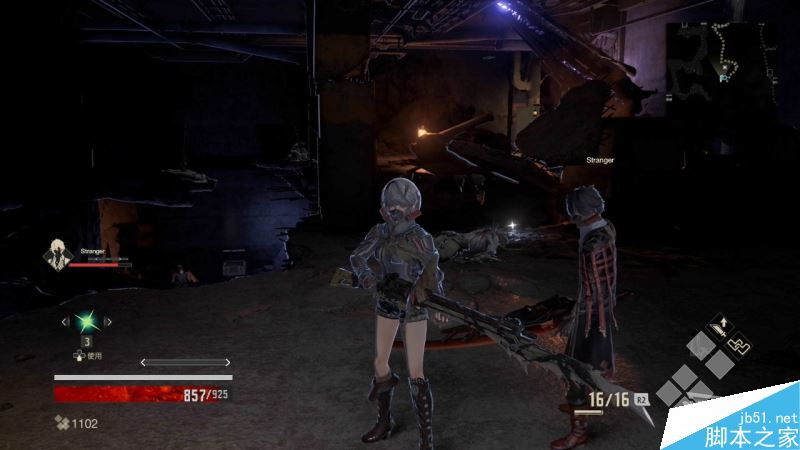Select the Stranger partner portrait
Image resolution: width=800 pixels, height=450 pixels.
point(56,255)
